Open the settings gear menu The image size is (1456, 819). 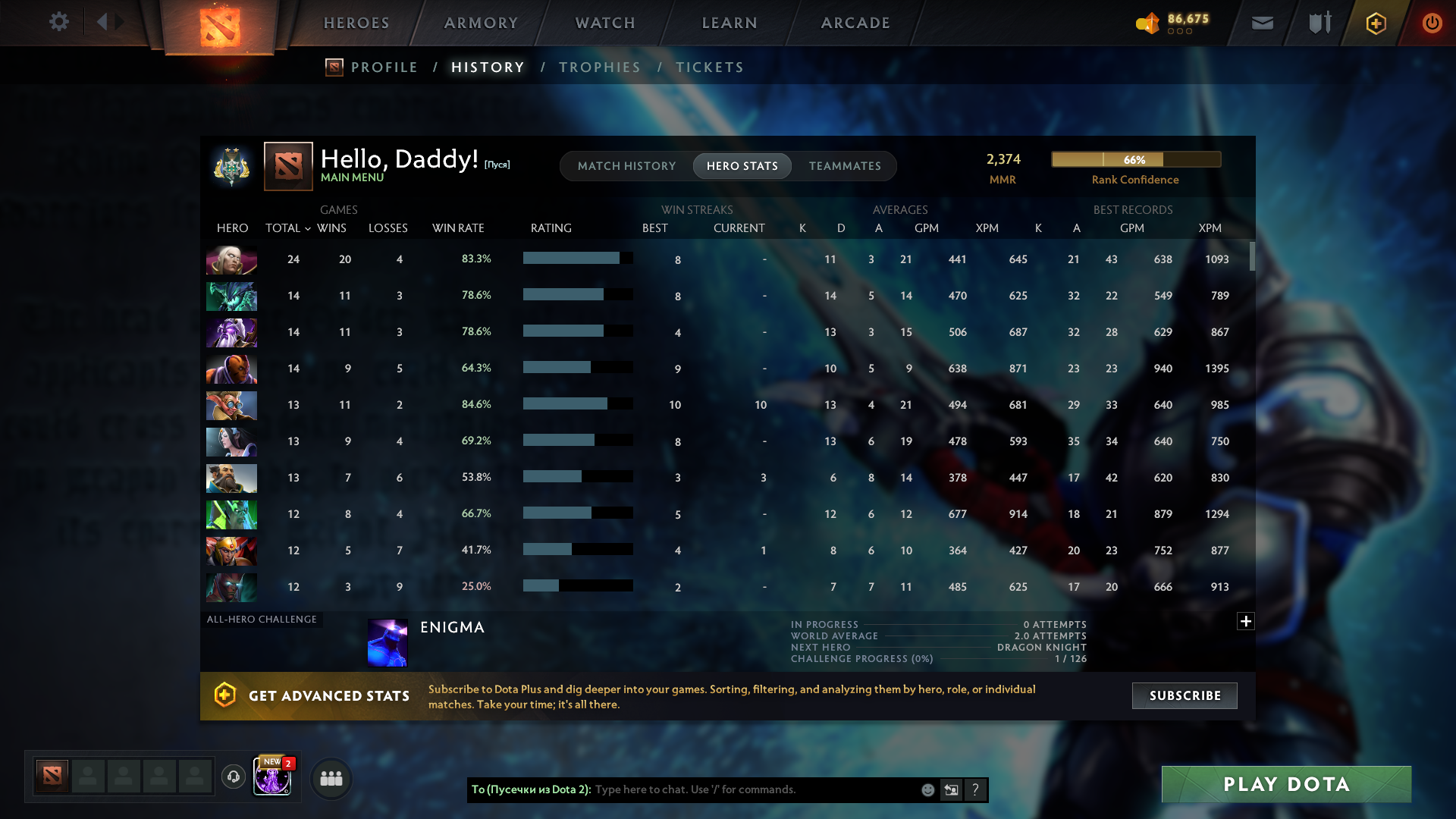coord(59,22)
